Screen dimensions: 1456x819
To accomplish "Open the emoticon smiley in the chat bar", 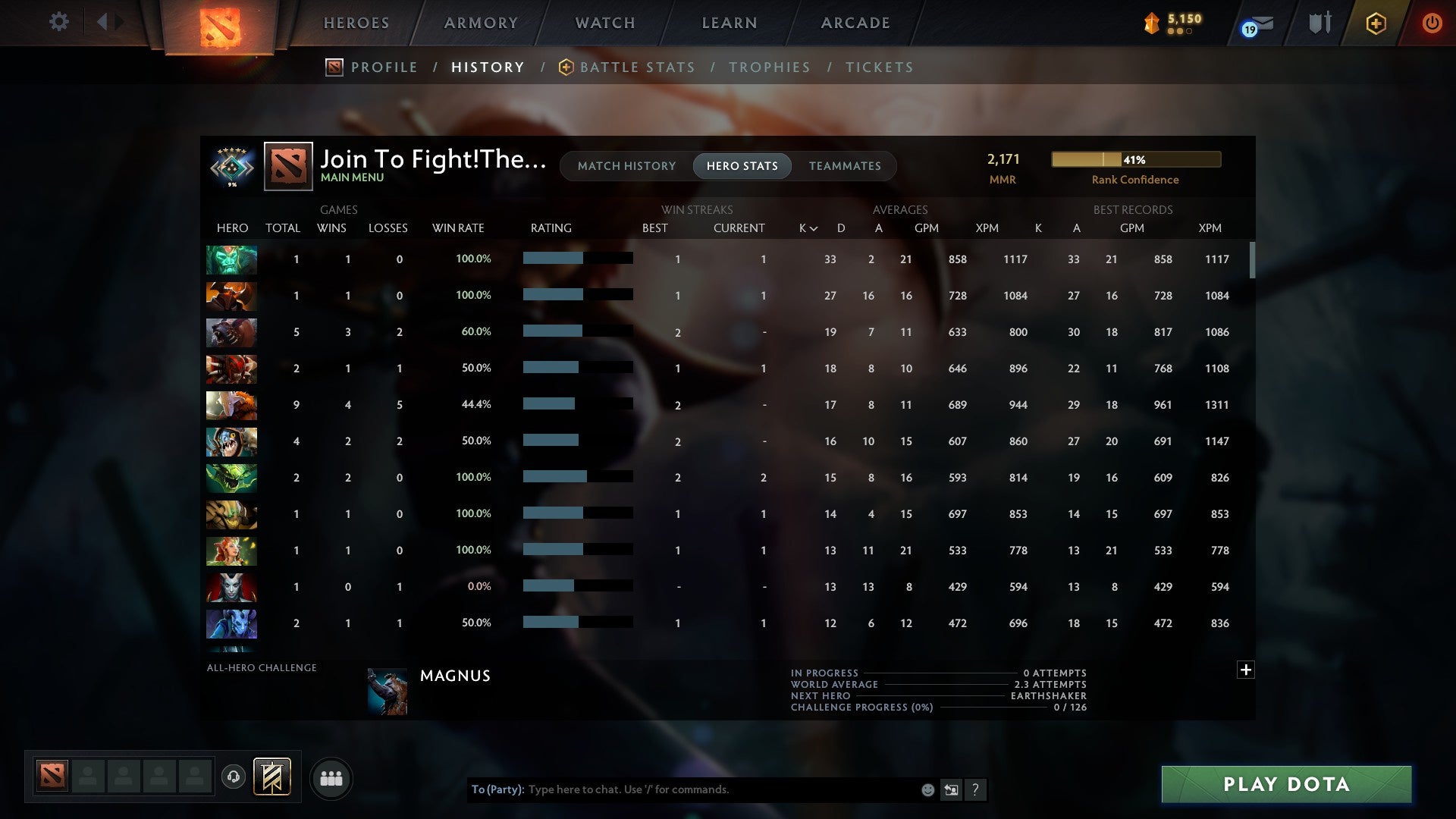I will click(927, 790).
